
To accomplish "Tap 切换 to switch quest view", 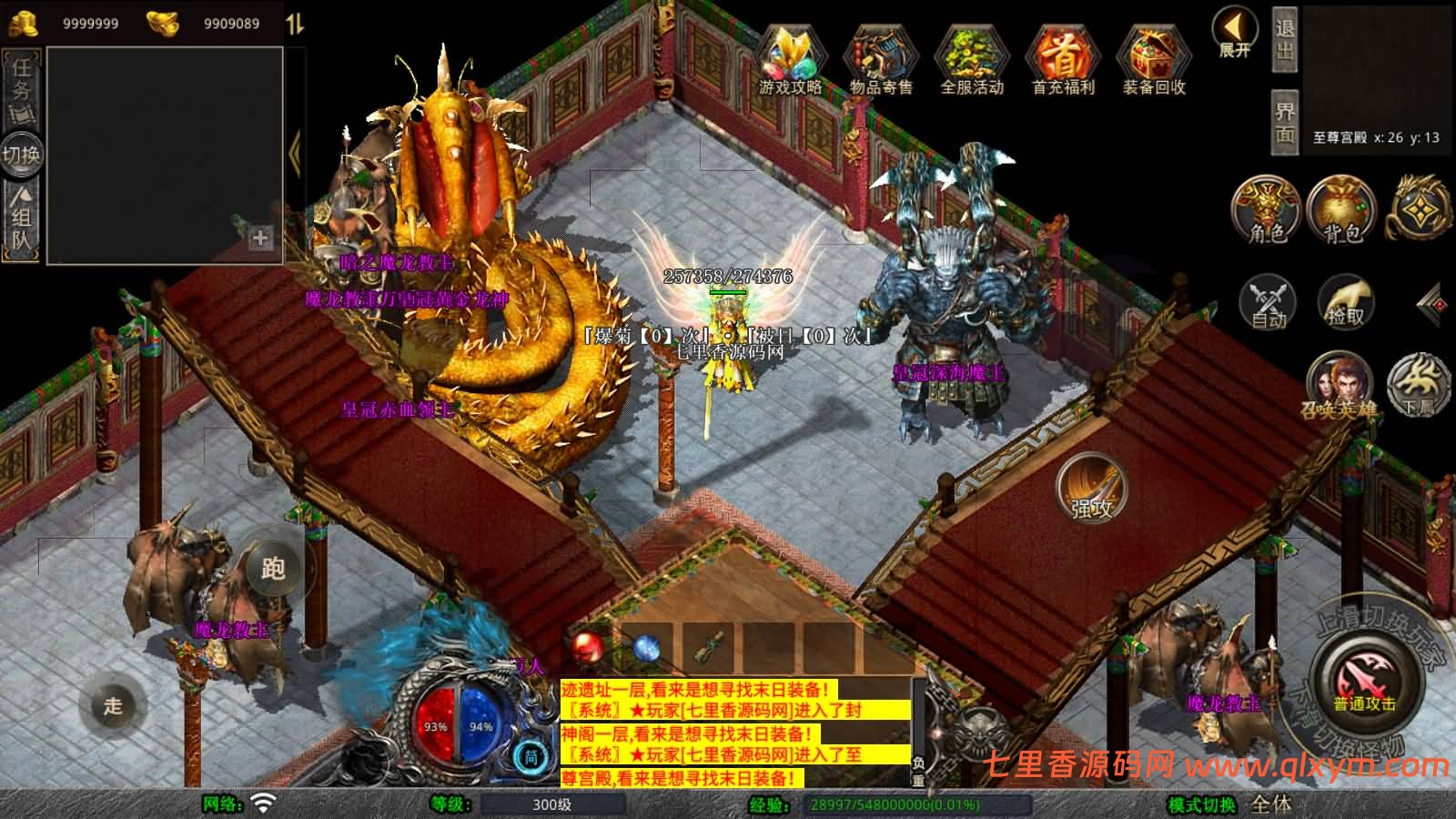I will pos(20,155).
